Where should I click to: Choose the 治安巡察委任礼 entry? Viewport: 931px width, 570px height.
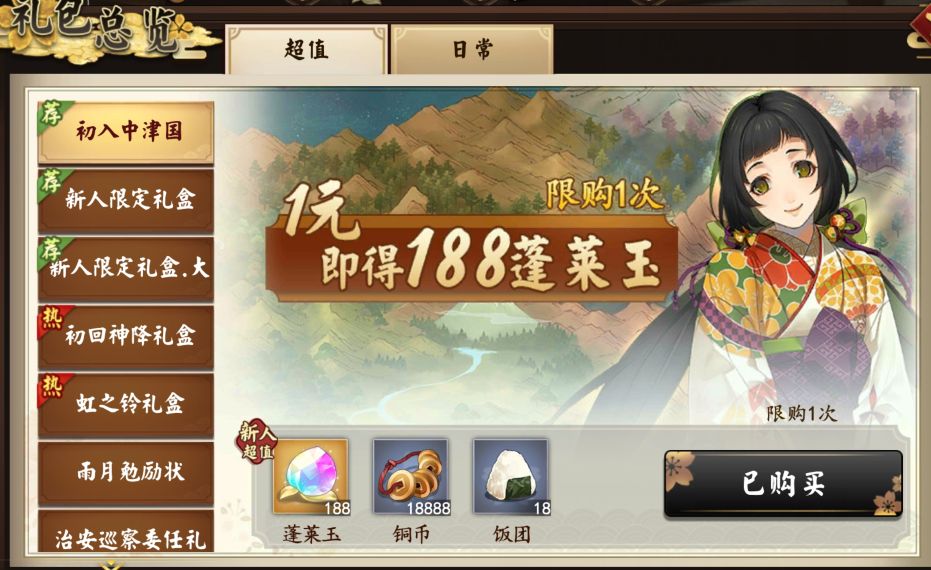[126, 538]
